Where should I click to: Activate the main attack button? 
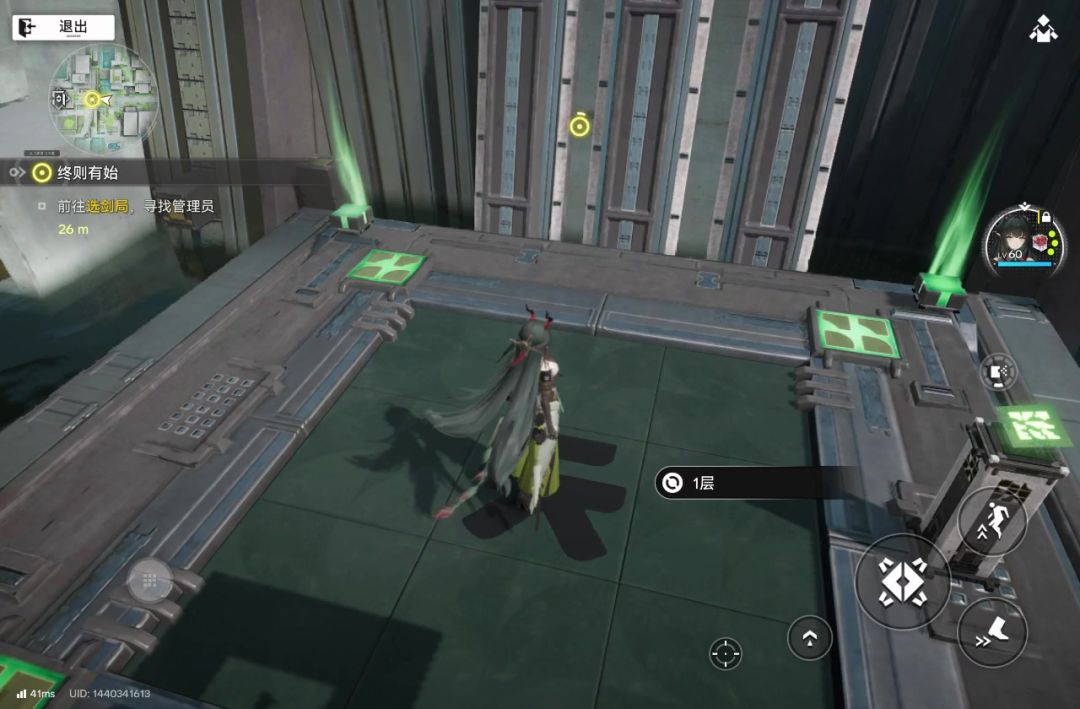coord(903,581)
